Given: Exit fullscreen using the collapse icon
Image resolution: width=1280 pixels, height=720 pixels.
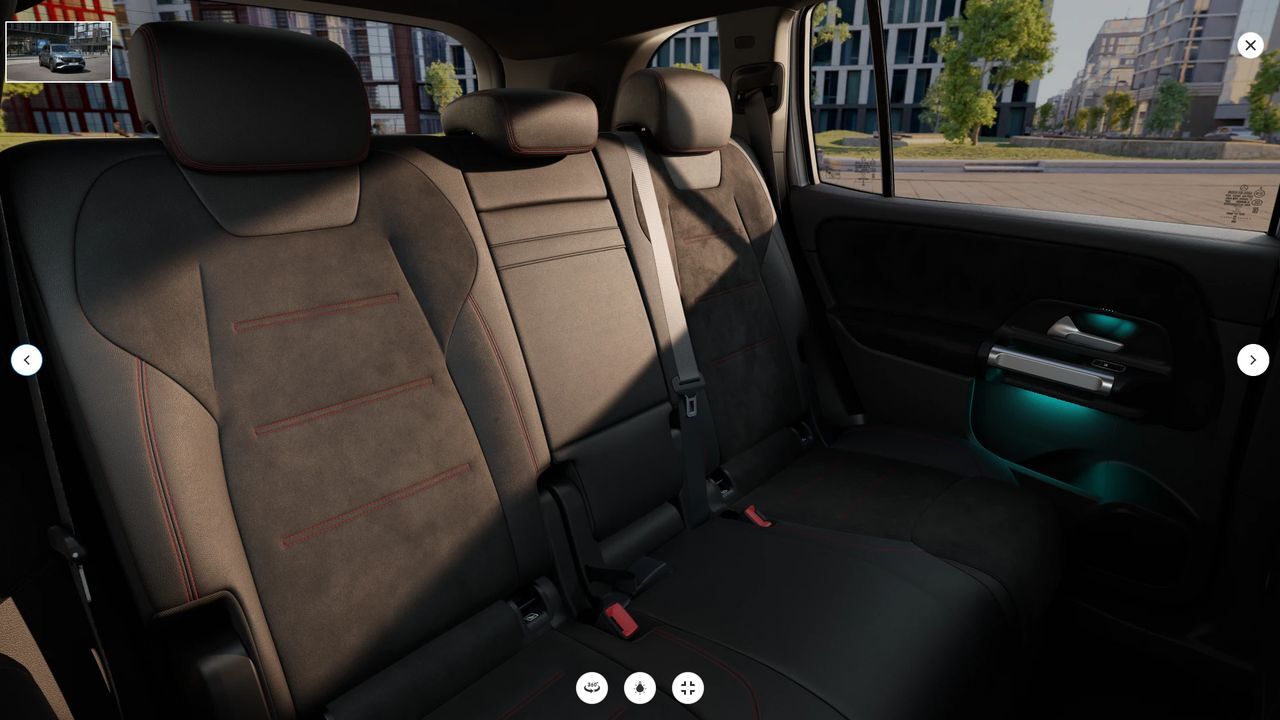Looking at the screenshot, I should click(688, 688).
